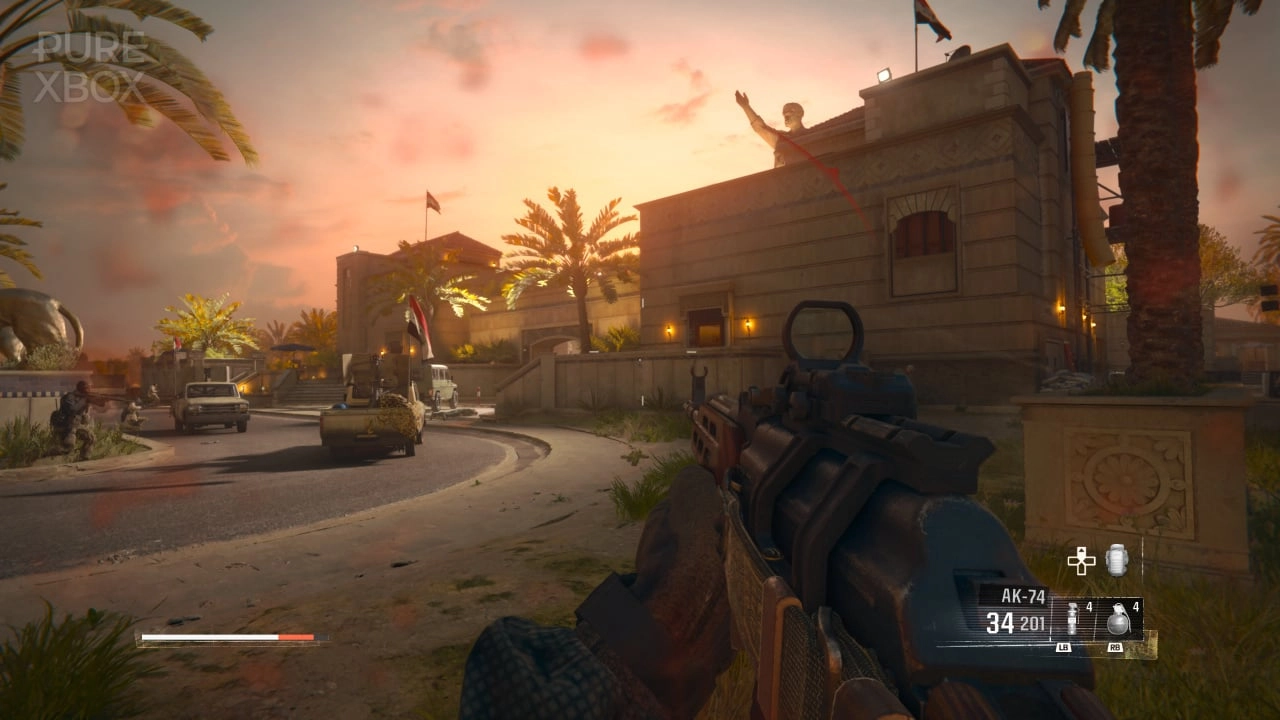This screenshot has width=1280, height=720.
Task: Toggle the grenade count number 4
Action: tap(1135, 608)
